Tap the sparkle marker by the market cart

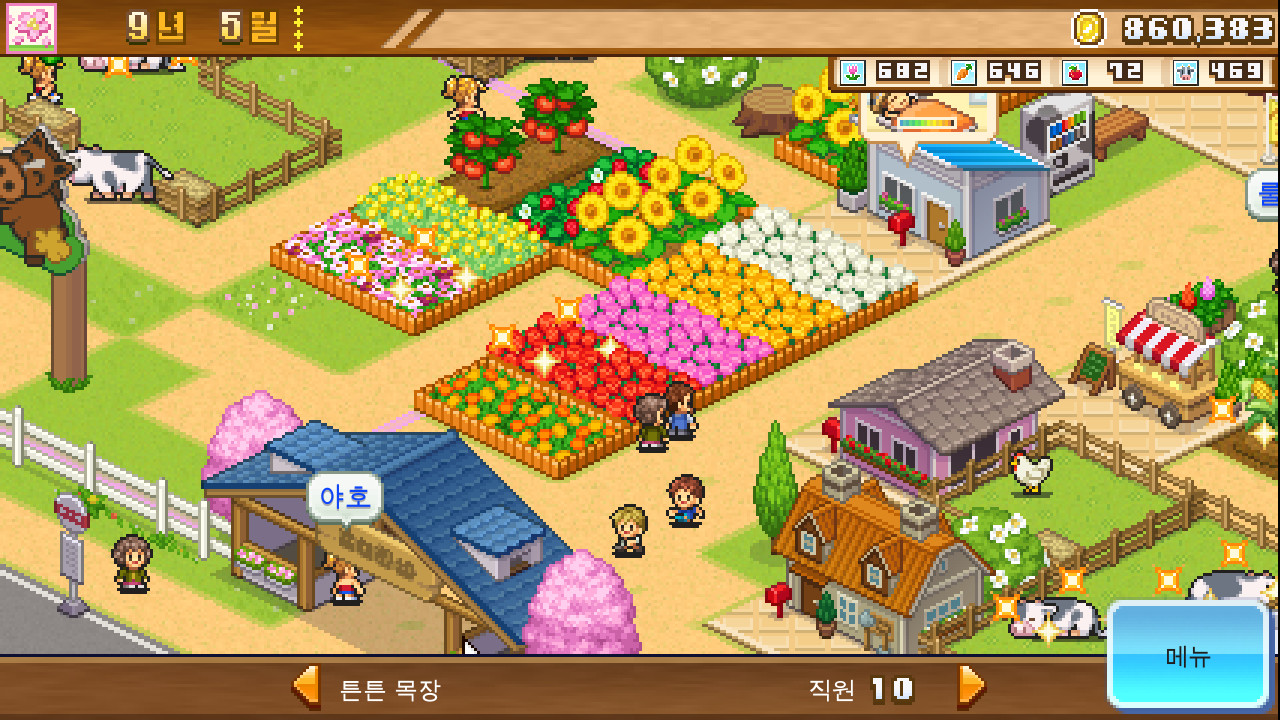click(x=1221, y=408)
